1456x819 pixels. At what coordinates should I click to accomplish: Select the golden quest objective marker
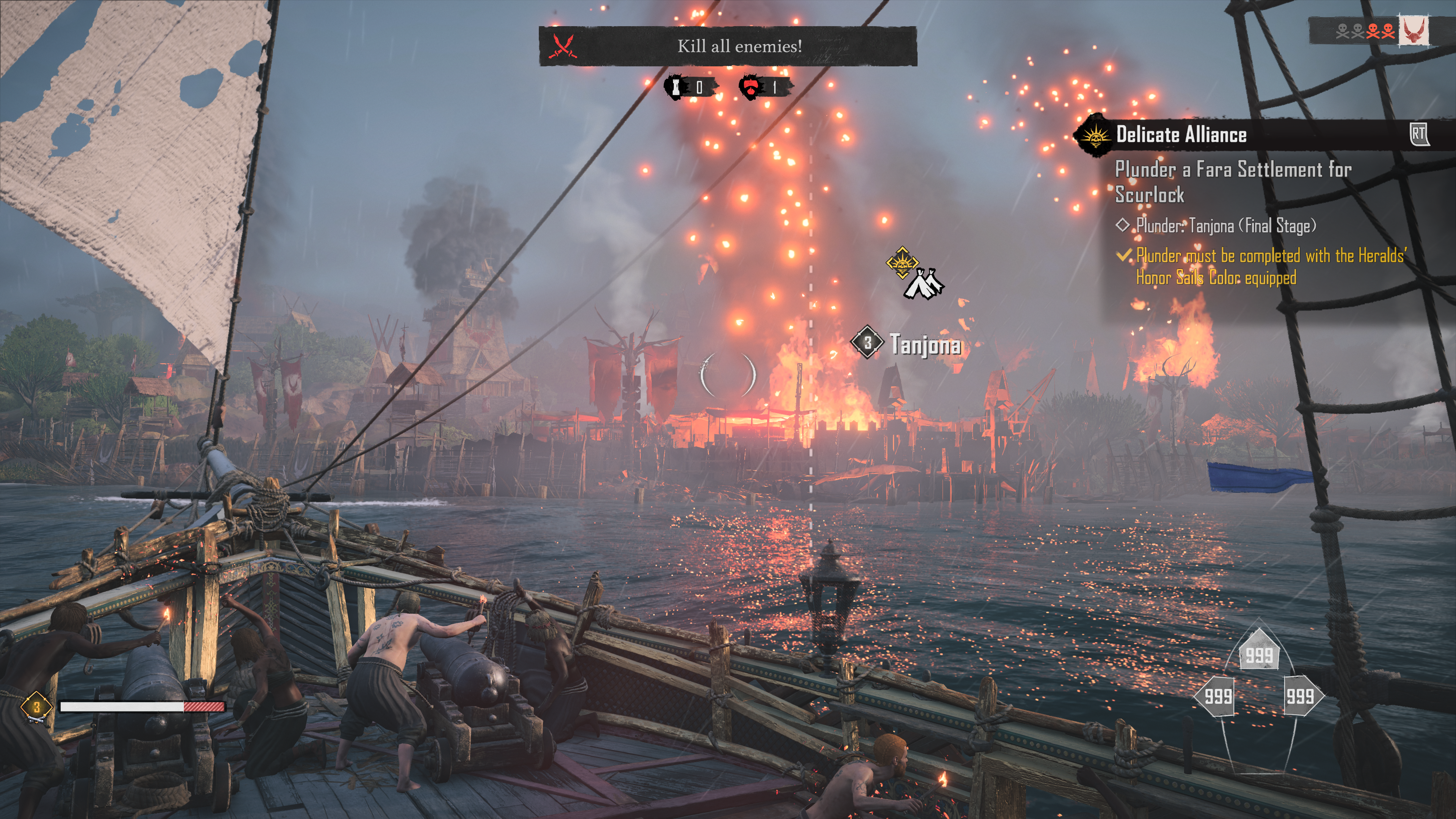click(x=902, y=262)
